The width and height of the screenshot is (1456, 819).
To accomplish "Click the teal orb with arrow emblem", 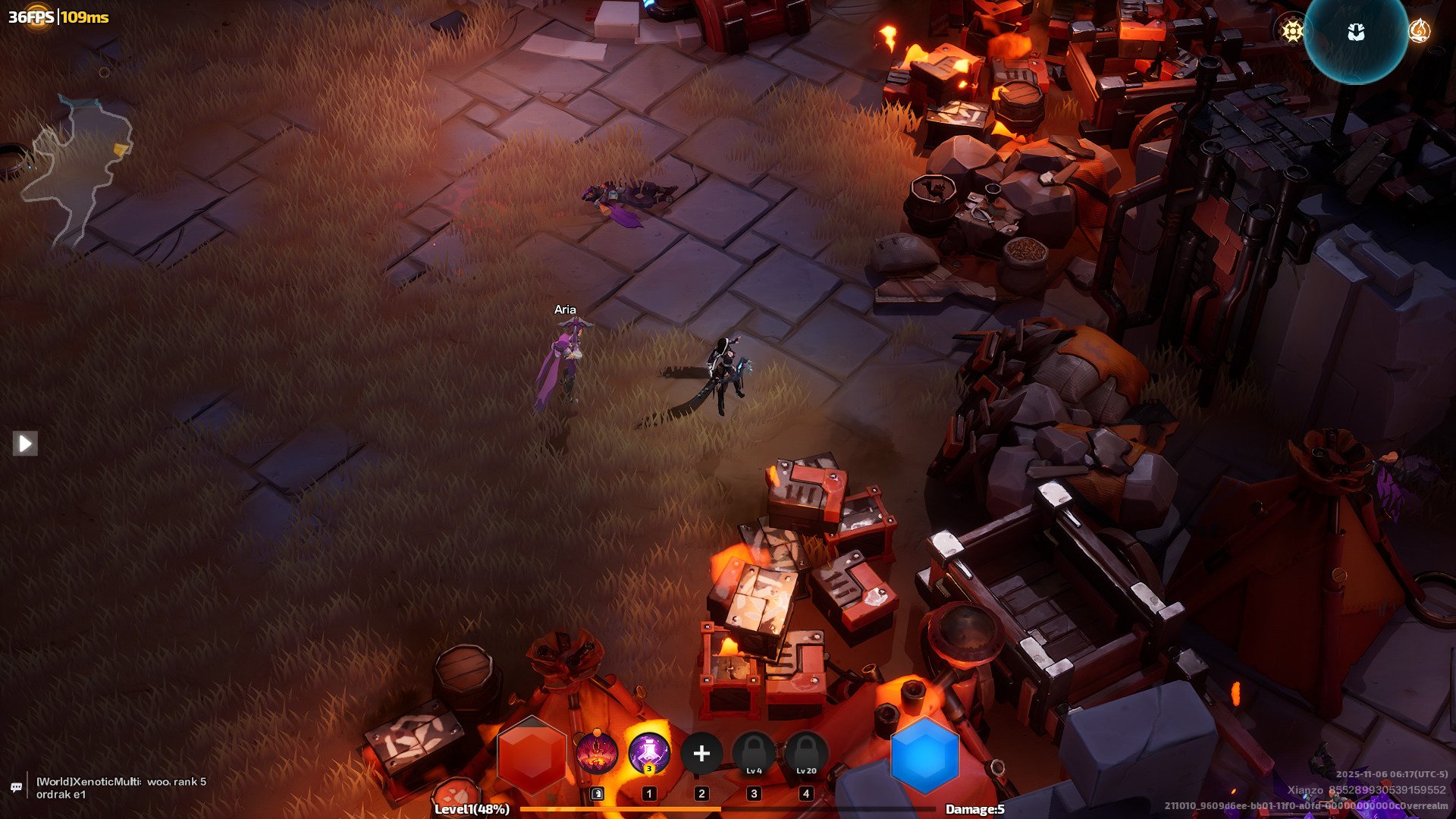I will [x=1356, y=33].
